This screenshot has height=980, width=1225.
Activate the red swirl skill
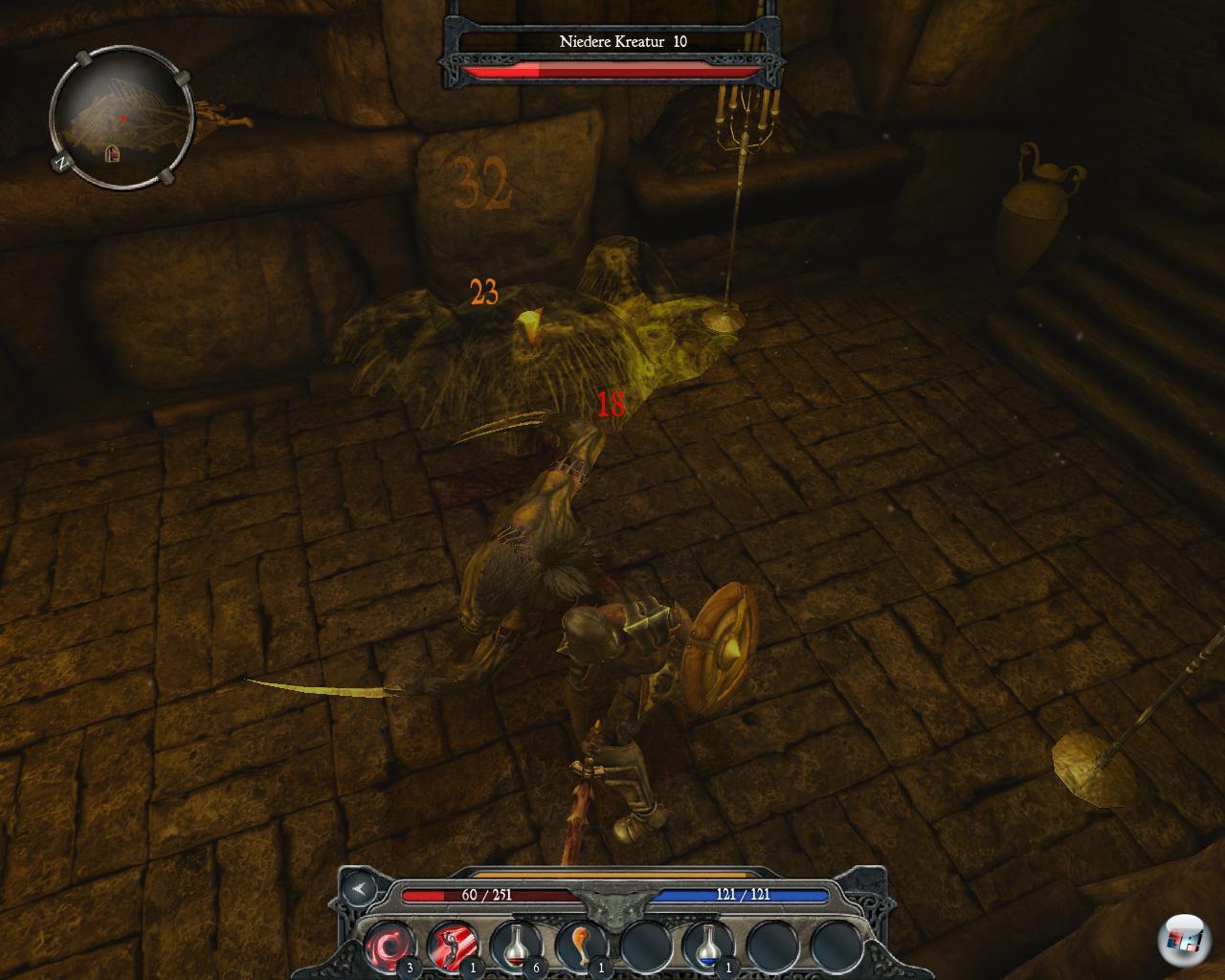point(390,946)
